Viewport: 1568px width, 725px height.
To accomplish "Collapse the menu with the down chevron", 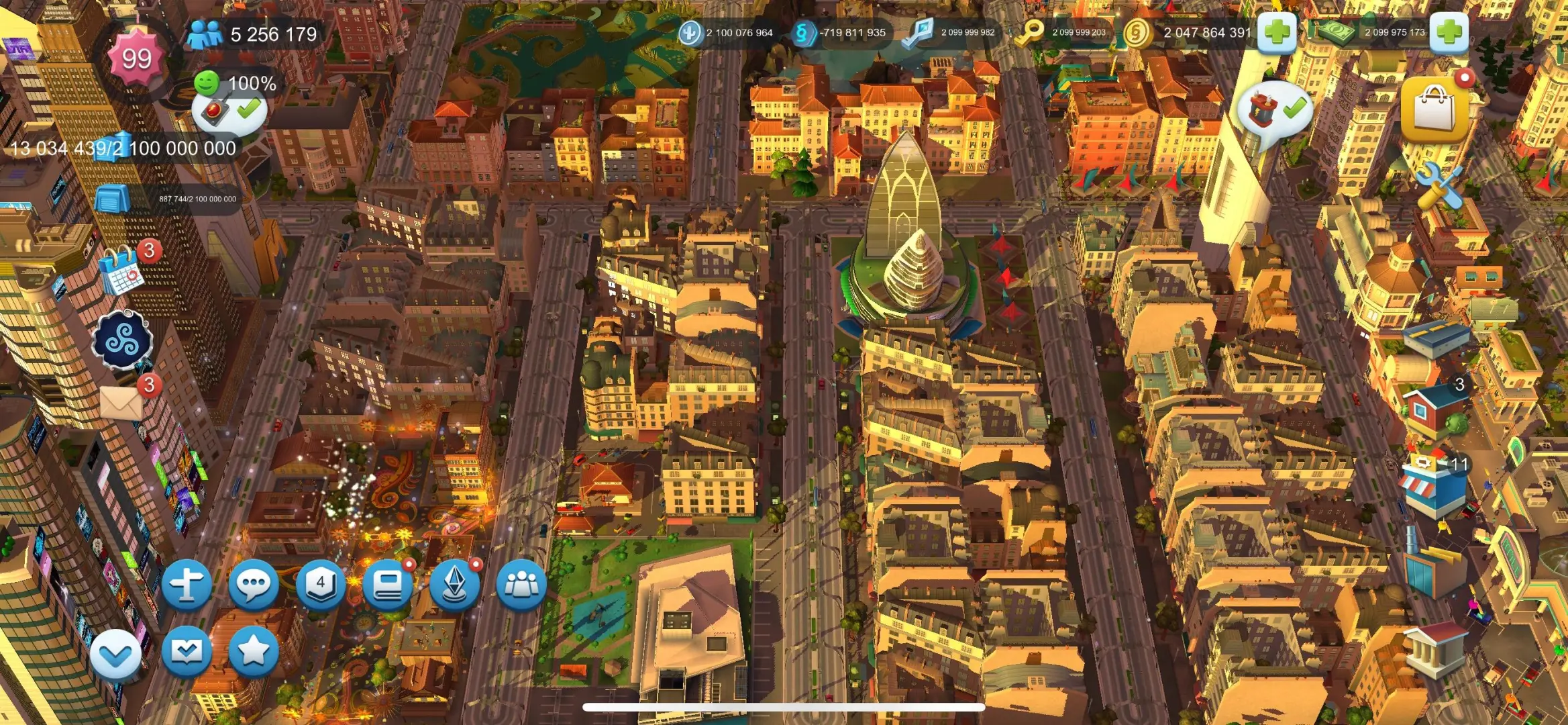I will click(x=116, y=655).
